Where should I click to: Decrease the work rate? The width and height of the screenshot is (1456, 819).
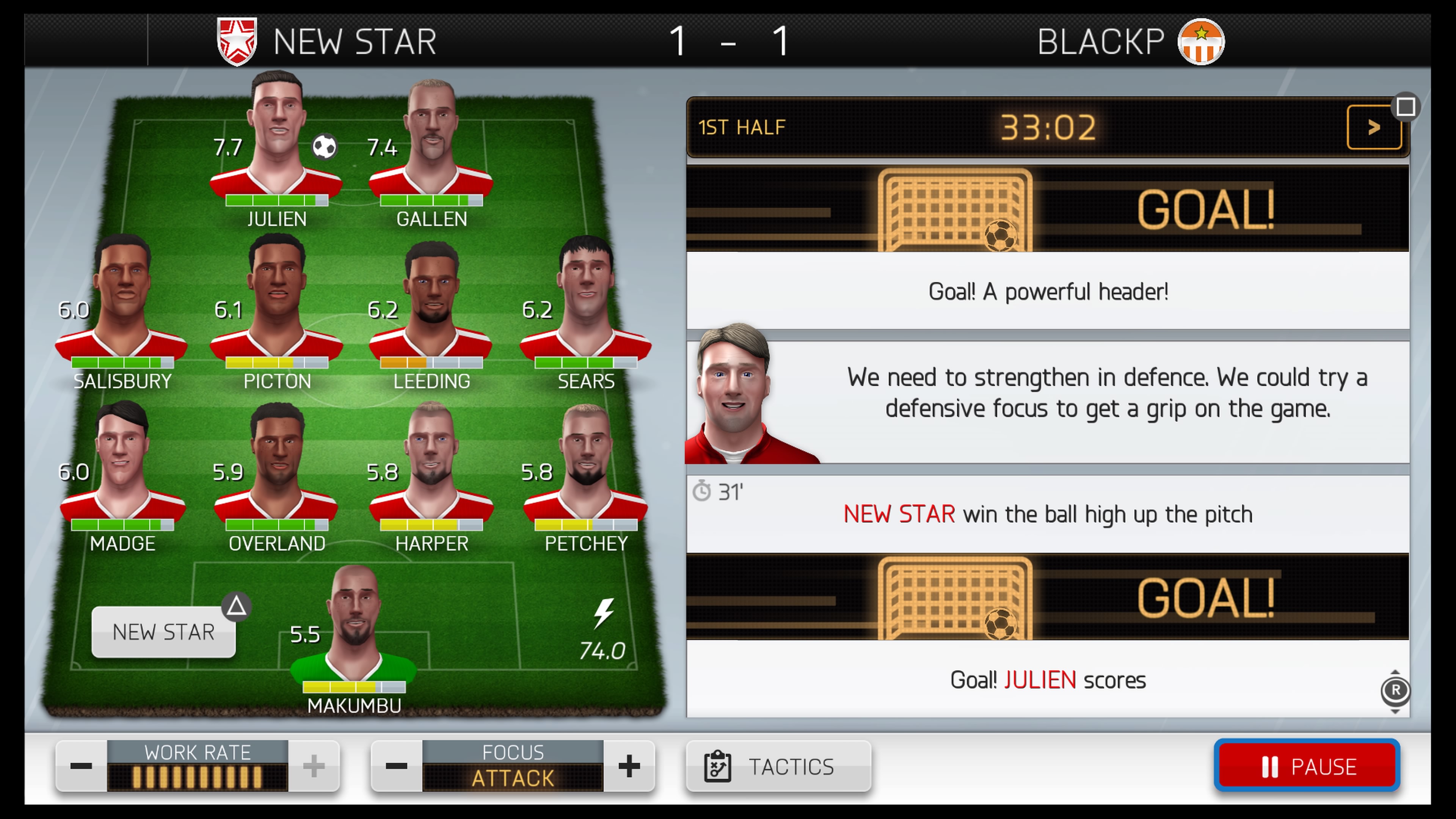[81, 766]
